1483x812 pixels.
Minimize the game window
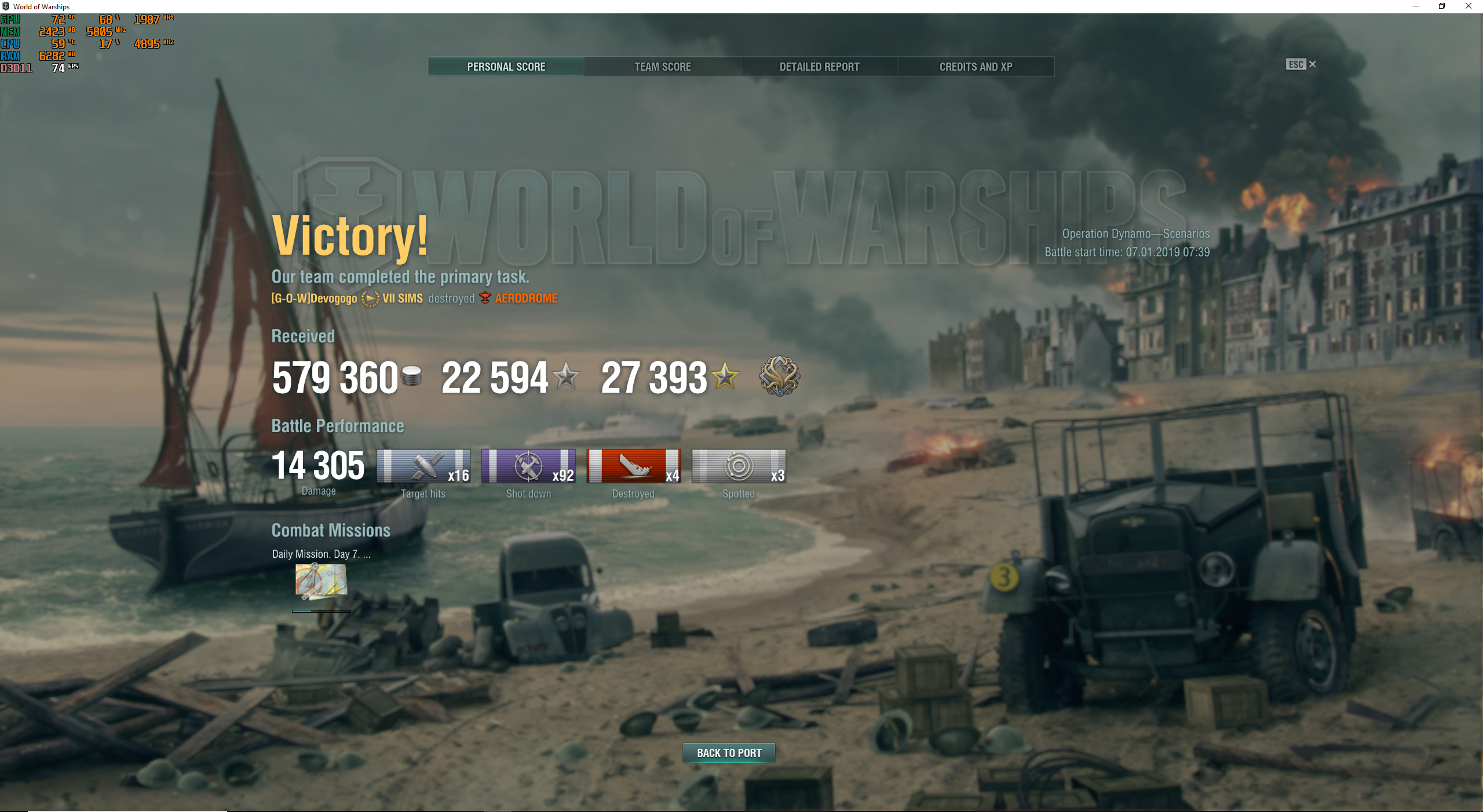pos(1415,6)
